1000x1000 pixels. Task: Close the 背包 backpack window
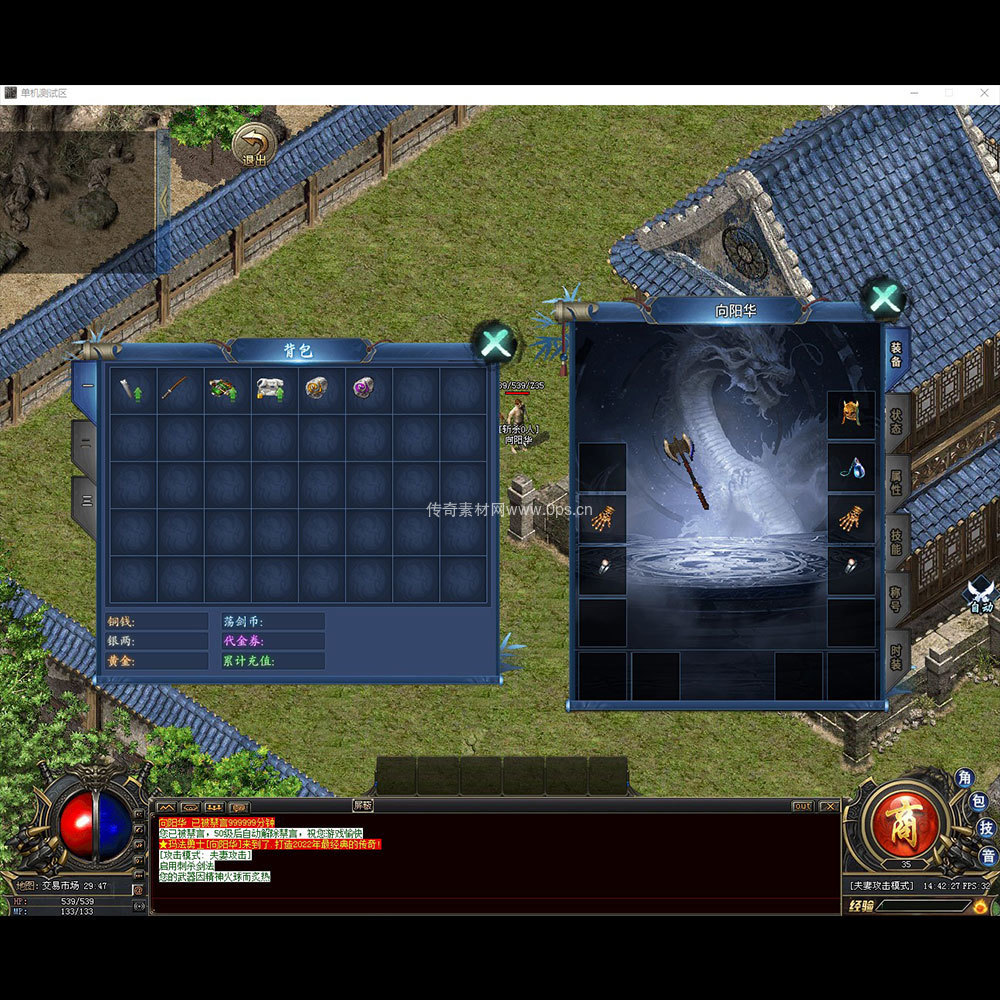(x=495, y=343)
